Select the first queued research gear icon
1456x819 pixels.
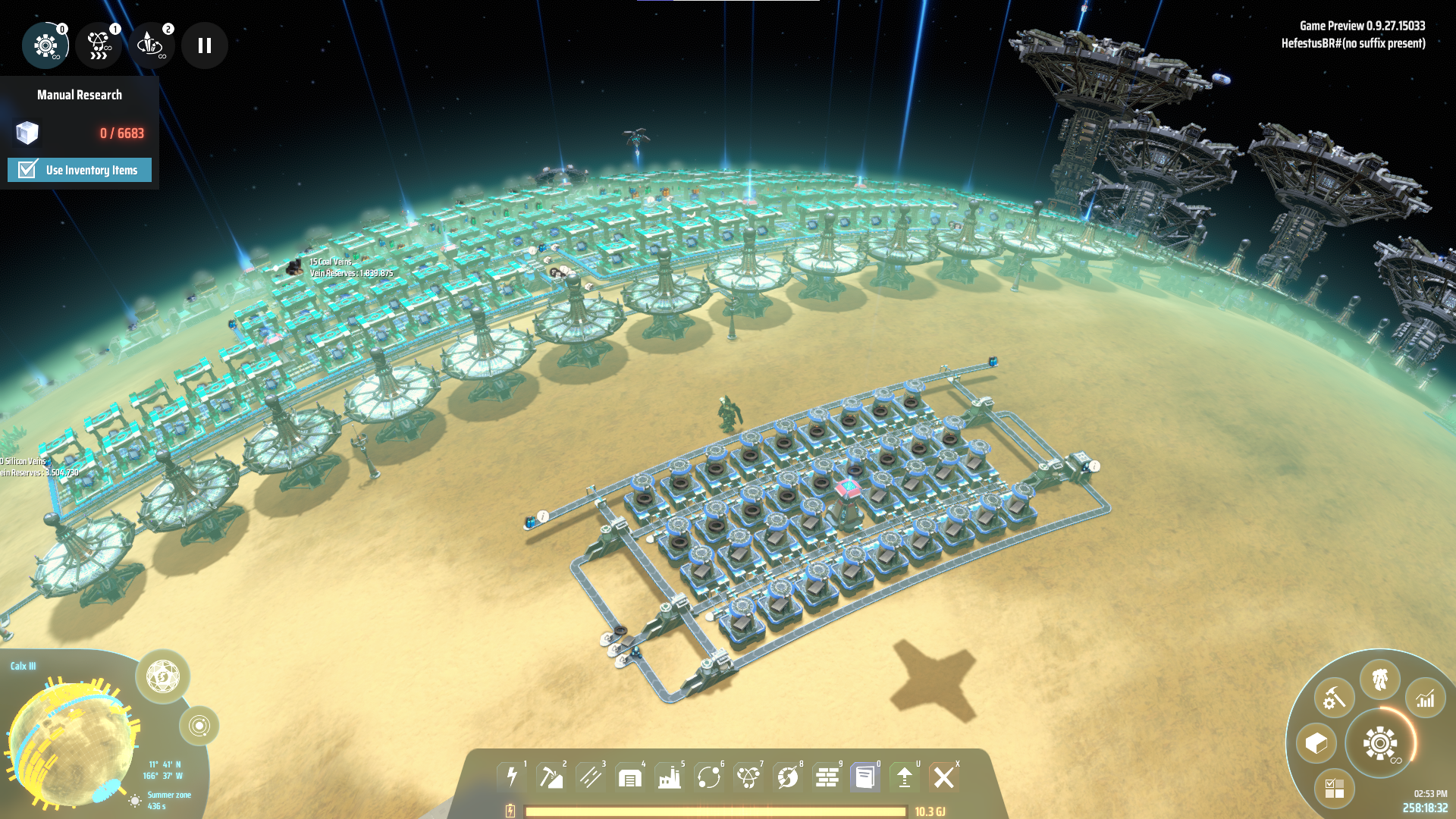pos(45,45)
